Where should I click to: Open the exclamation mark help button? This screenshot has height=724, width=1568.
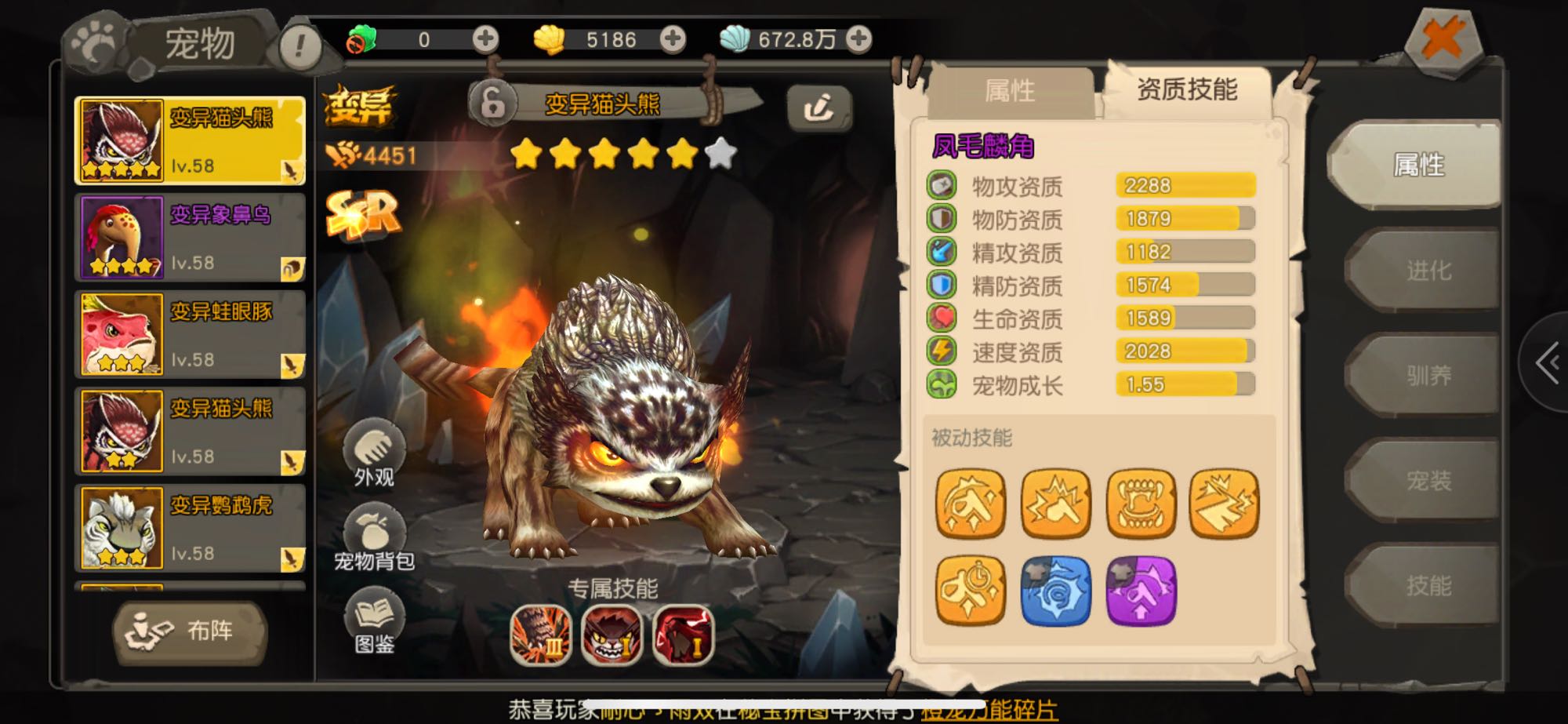click(299, 46)
